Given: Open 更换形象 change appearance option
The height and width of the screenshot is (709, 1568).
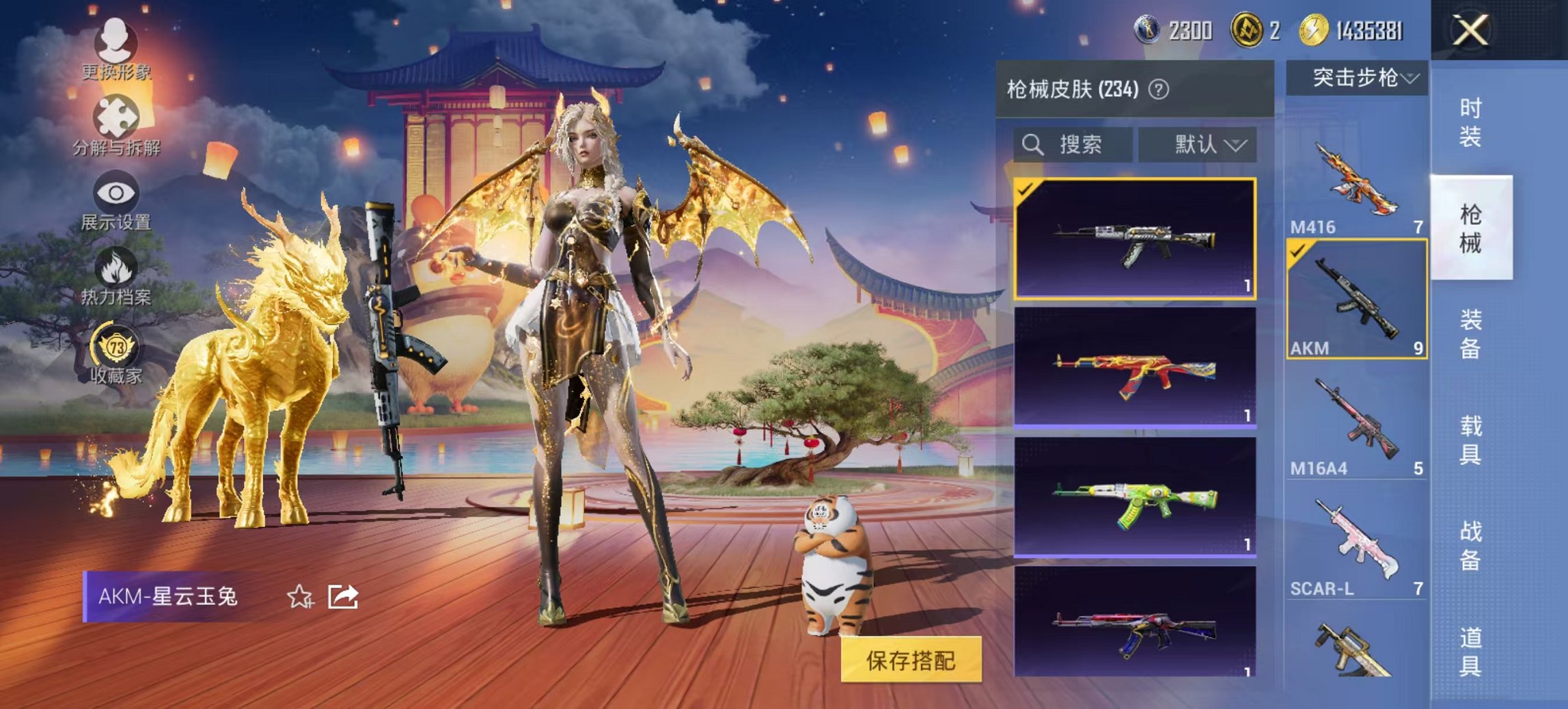Looking at the screenshot, I should coord(115,48).
